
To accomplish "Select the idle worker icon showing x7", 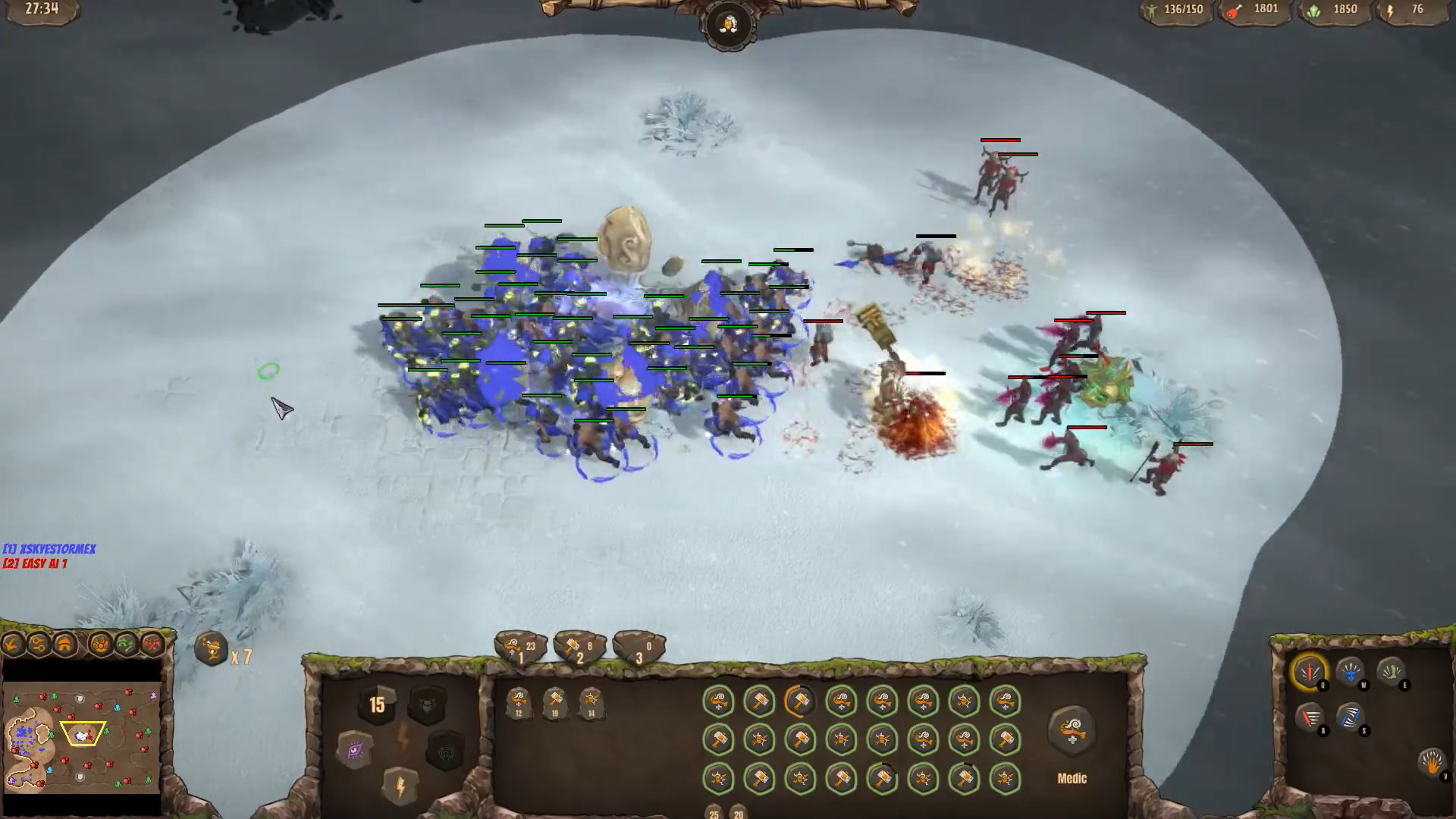I will tap(212, 650).
